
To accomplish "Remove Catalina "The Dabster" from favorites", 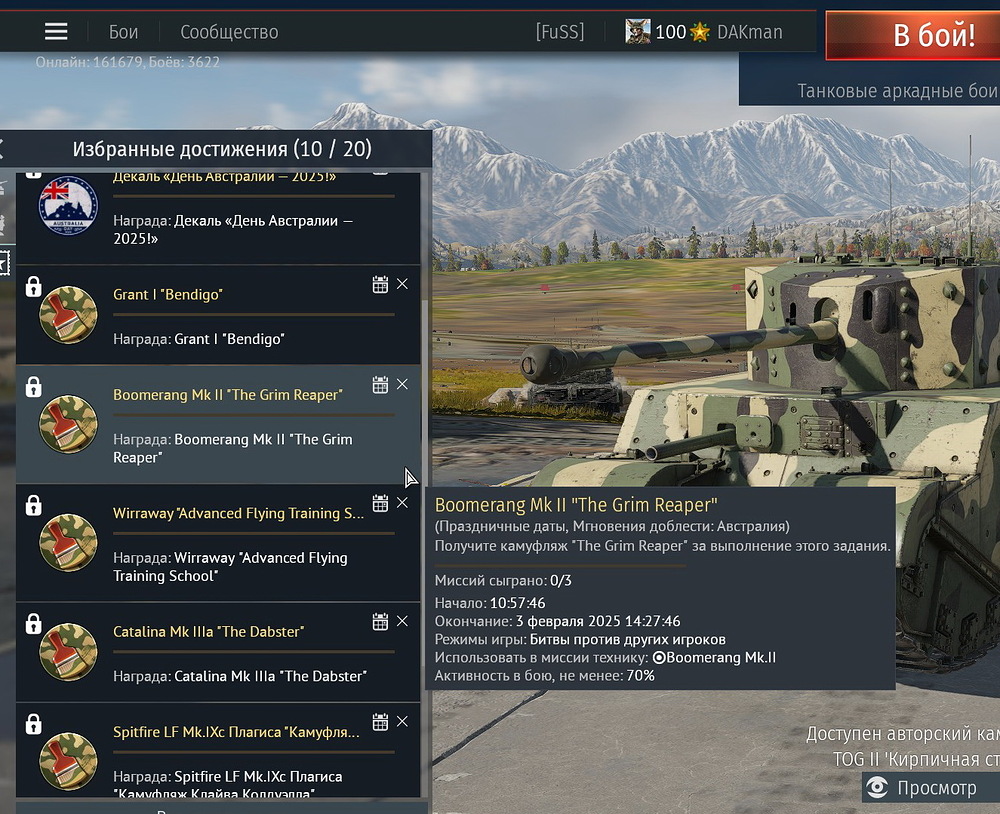I will [x=402, y=621].
